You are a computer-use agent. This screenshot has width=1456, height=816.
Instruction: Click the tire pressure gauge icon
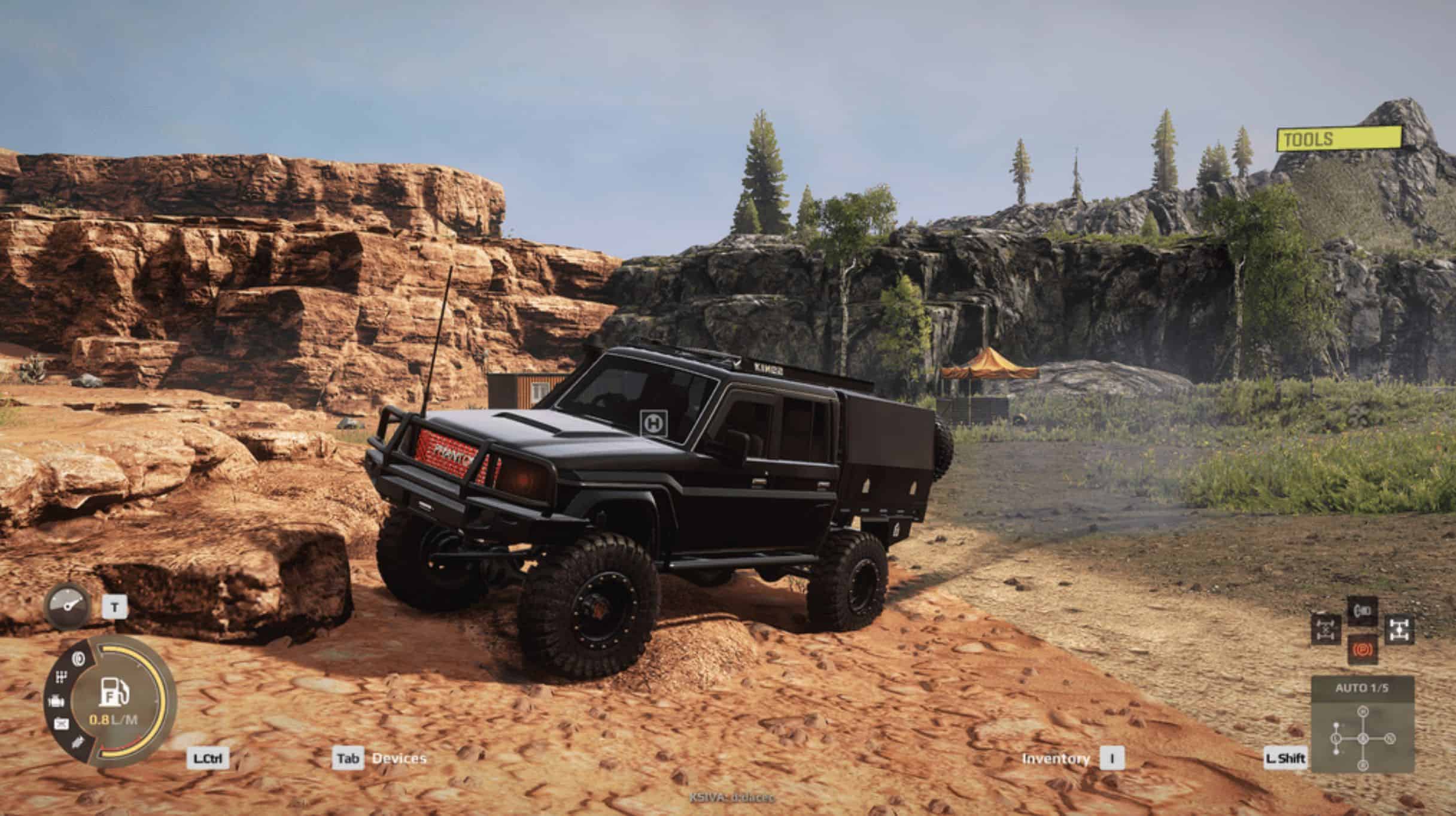[x=67, y=606]
